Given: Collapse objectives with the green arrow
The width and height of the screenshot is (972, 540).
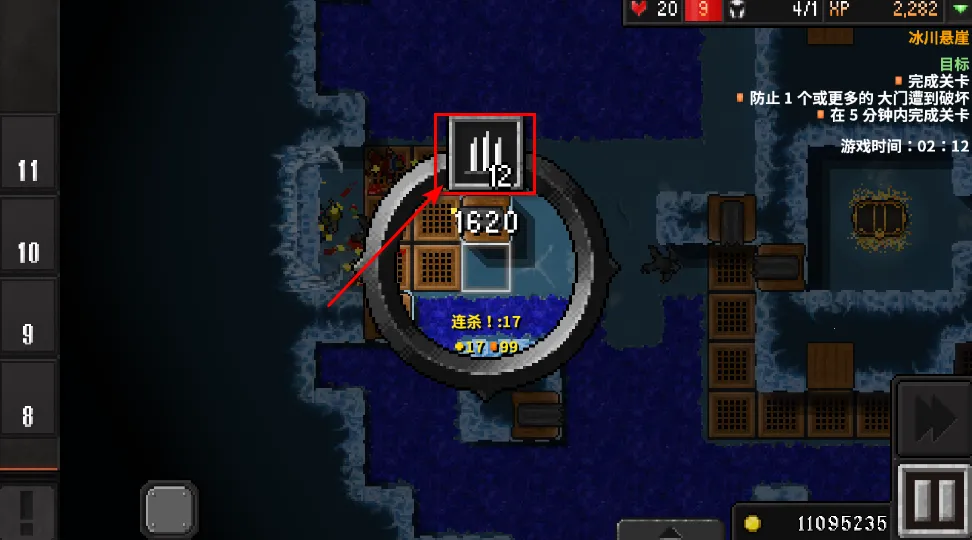Looking at the screenshot, I should pyautogui.click(x=961, y=10).
